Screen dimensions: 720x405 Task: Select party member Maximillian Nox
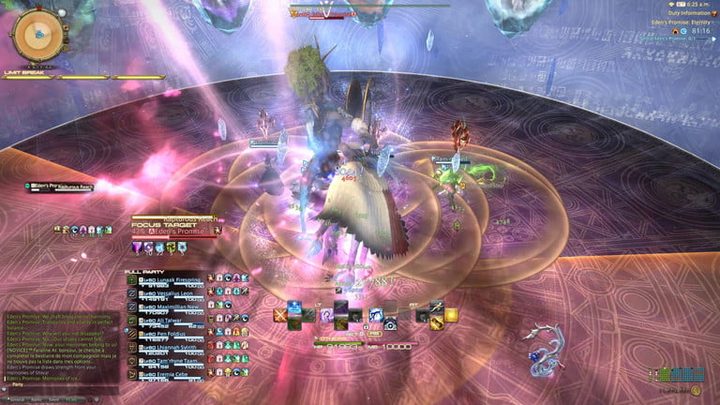click(x=168, y=309)
